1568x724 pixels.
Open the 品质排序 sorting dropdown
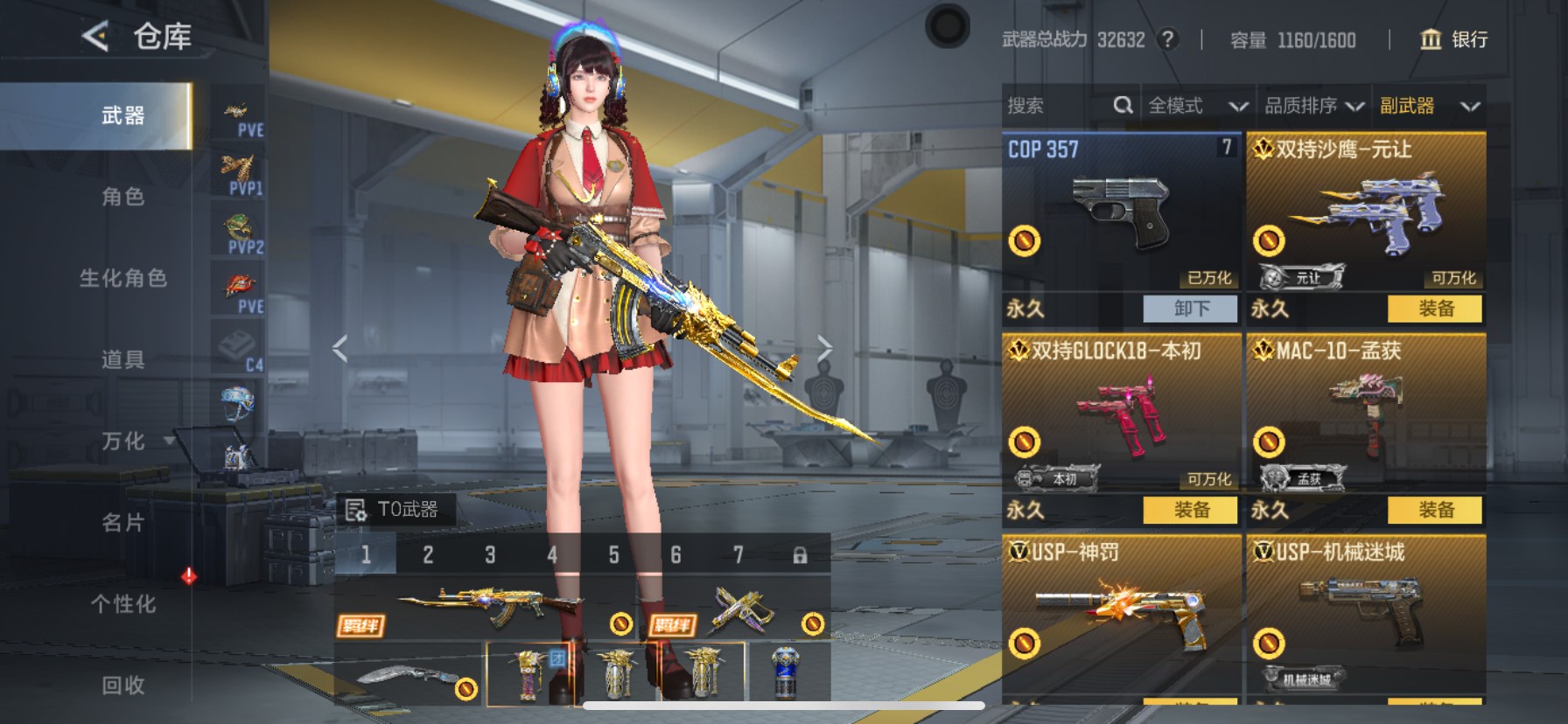coord(1313,106)
